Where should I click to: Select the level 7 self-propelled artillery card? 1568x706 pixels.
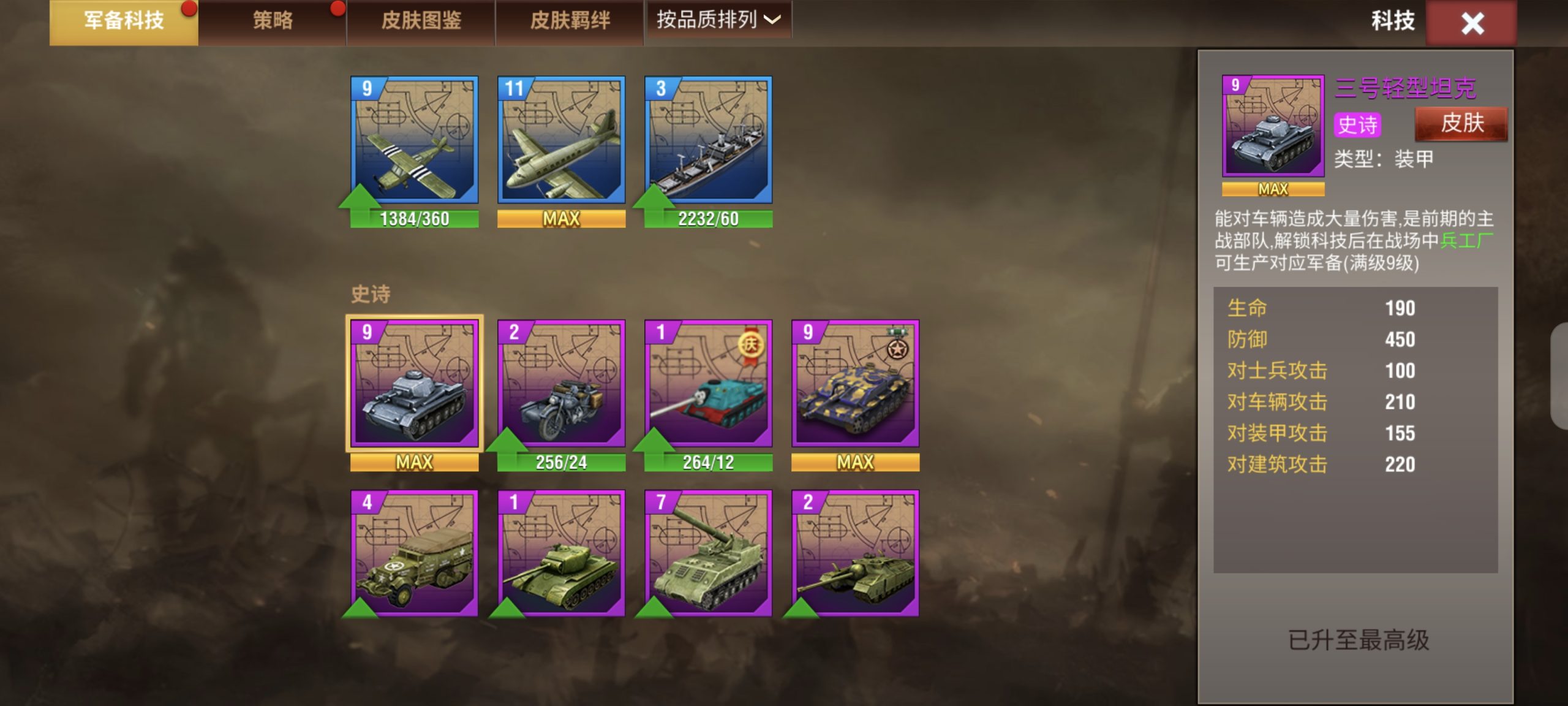click(709, 553)
